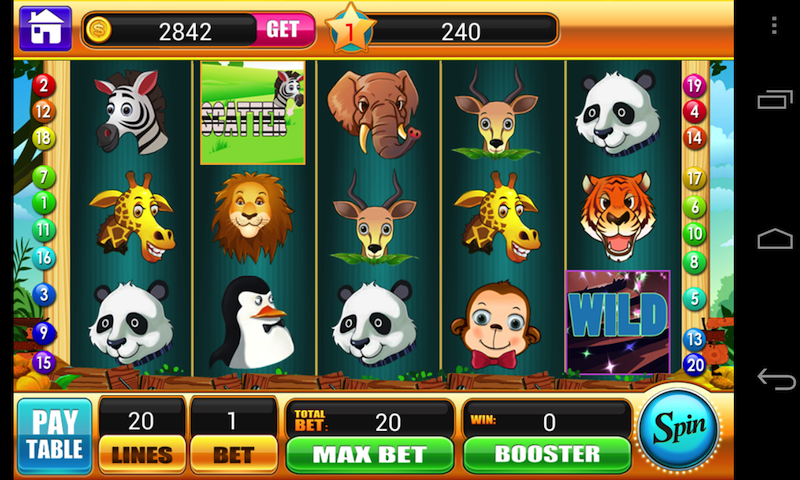Activate the Booster

(546, 454)
